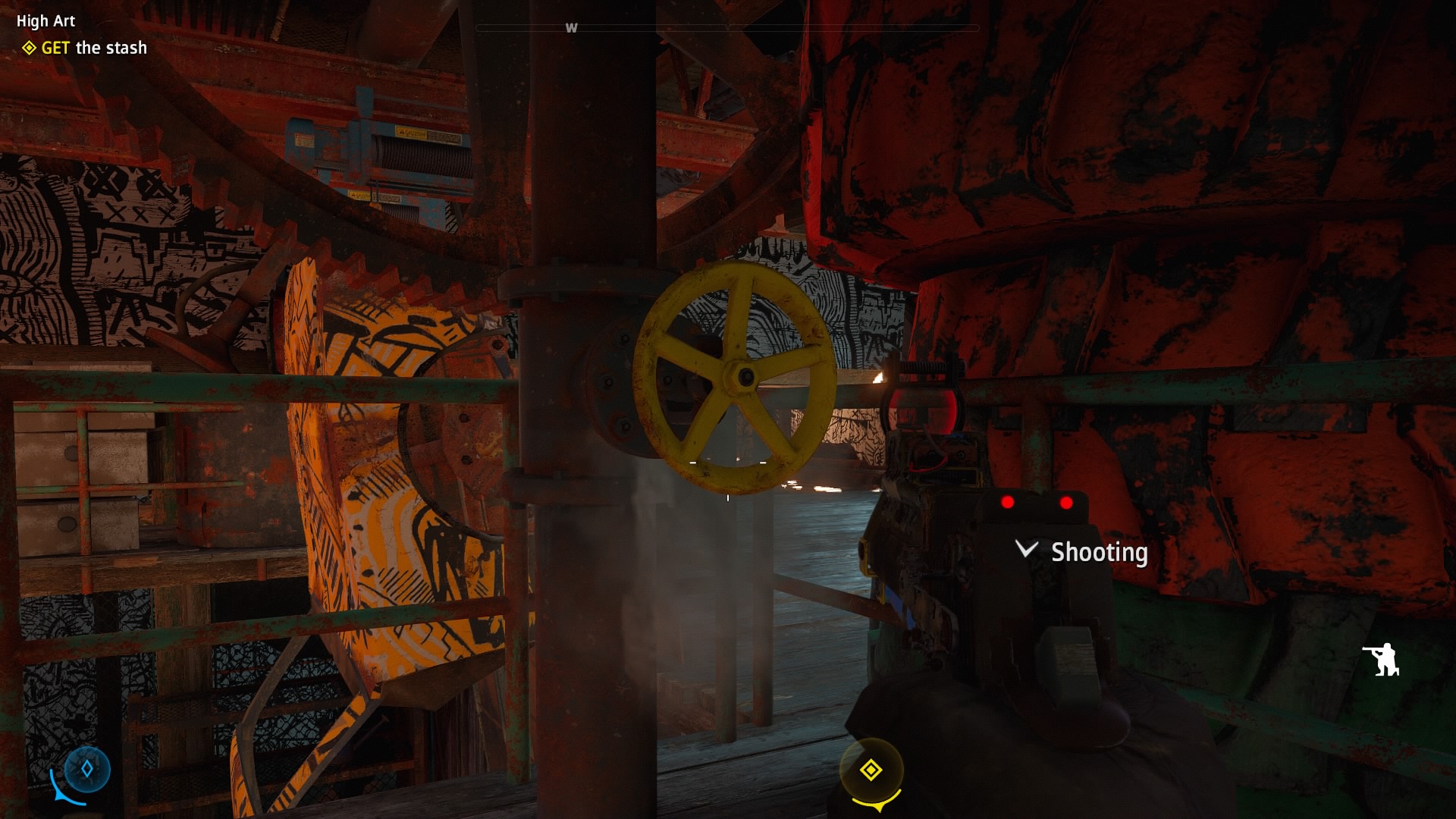Select the blue diamond companion icon
The image size is (1456, 819).
pos(87,769)
